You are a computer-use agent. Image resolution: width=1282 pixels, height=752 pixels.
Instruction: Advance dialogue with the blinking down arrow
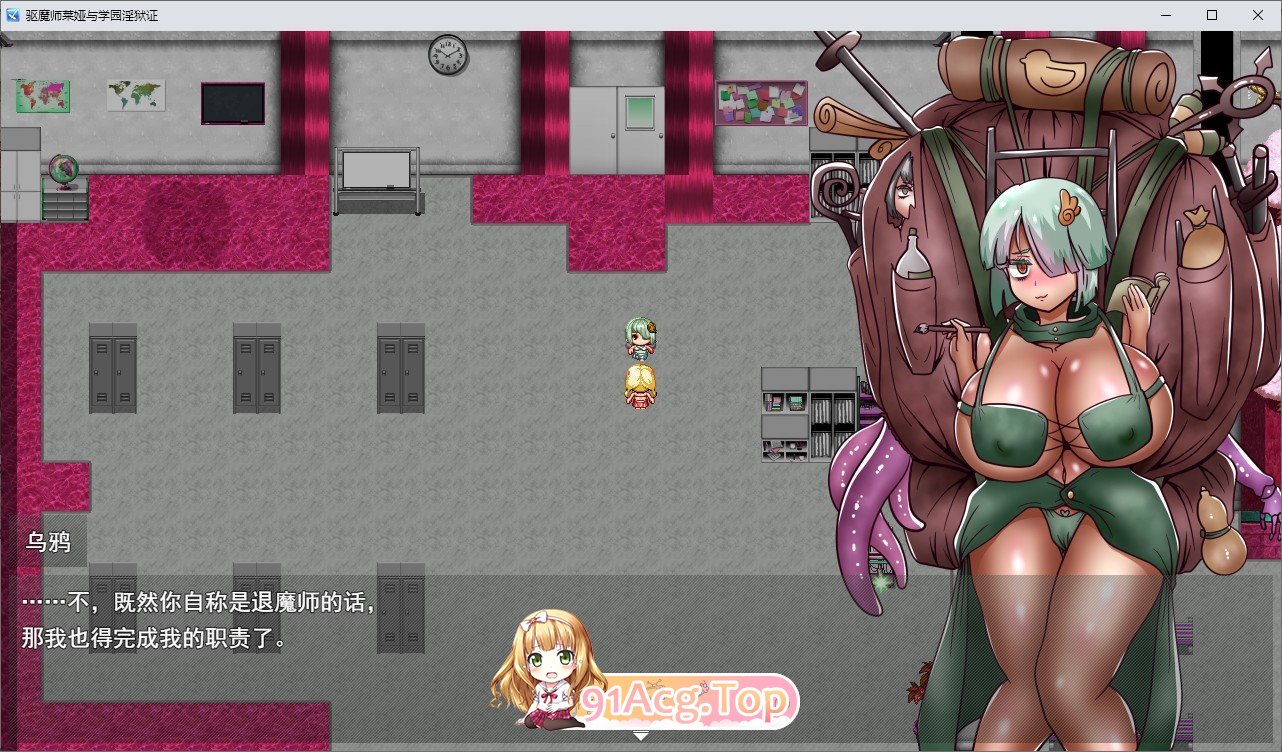[x=640, y=736]
